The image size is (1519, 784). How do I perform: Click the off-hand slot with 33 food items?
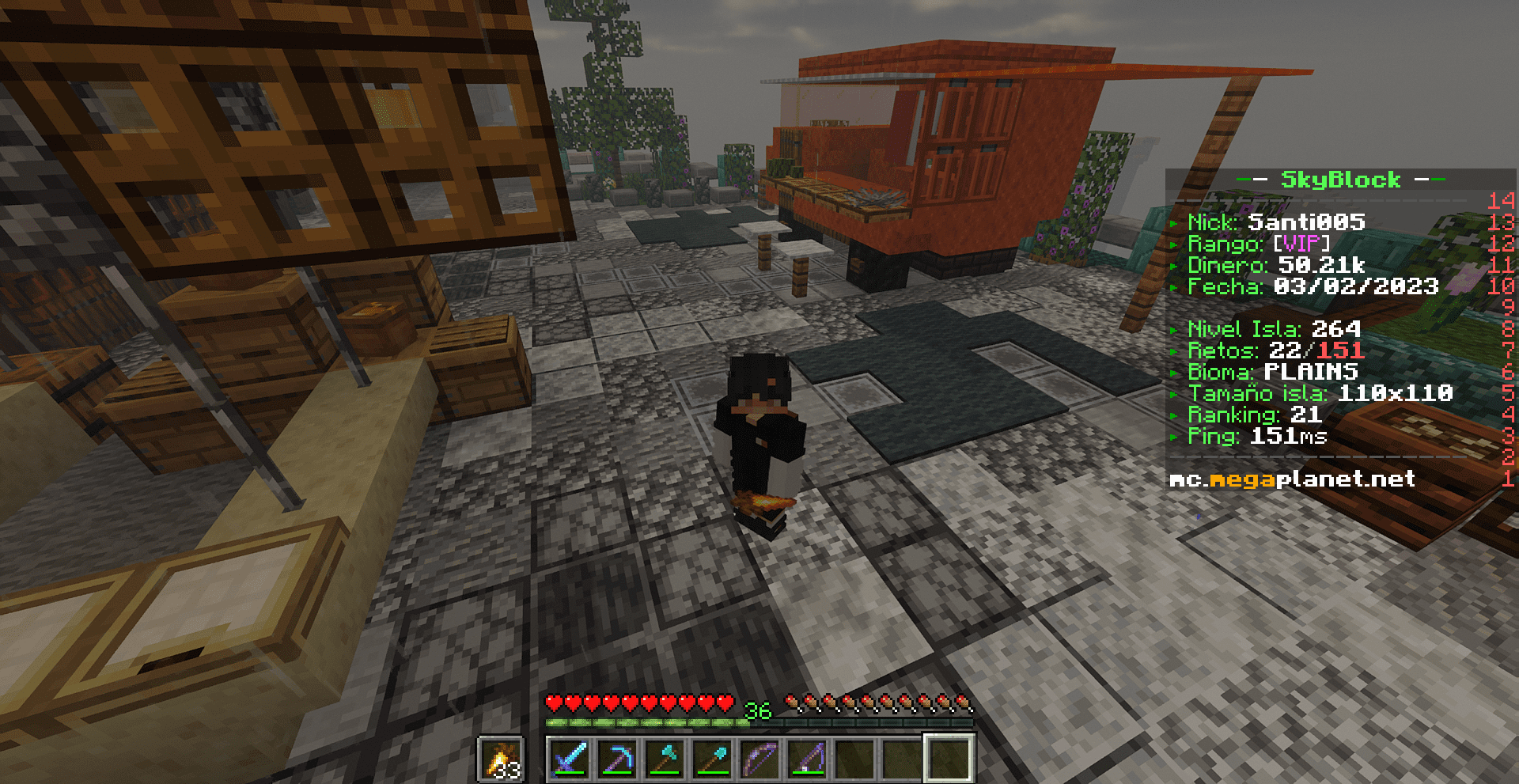(502, 759)
